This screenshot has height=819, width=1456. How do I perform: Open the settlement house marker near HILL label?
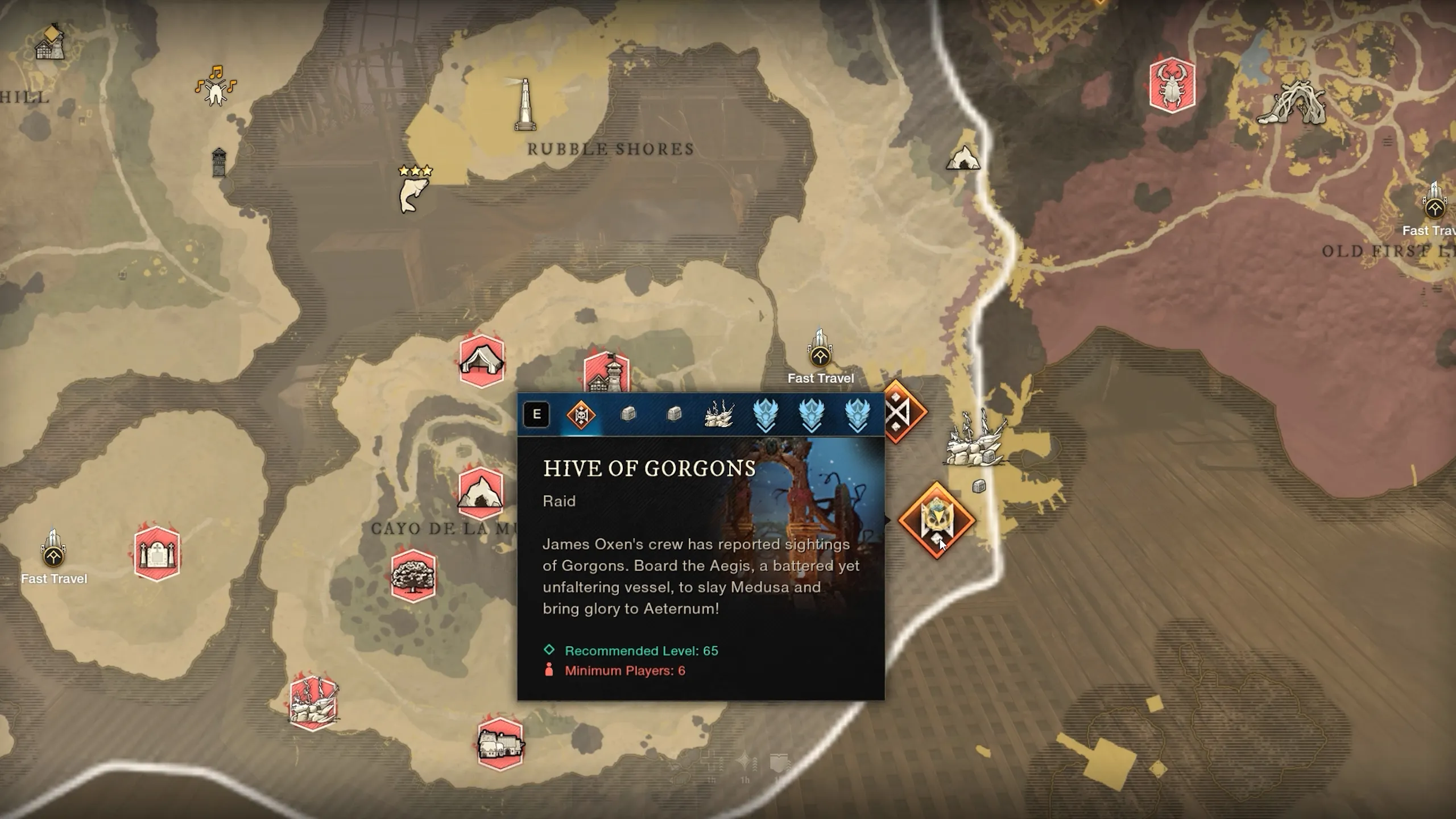[x=50, y=43]
